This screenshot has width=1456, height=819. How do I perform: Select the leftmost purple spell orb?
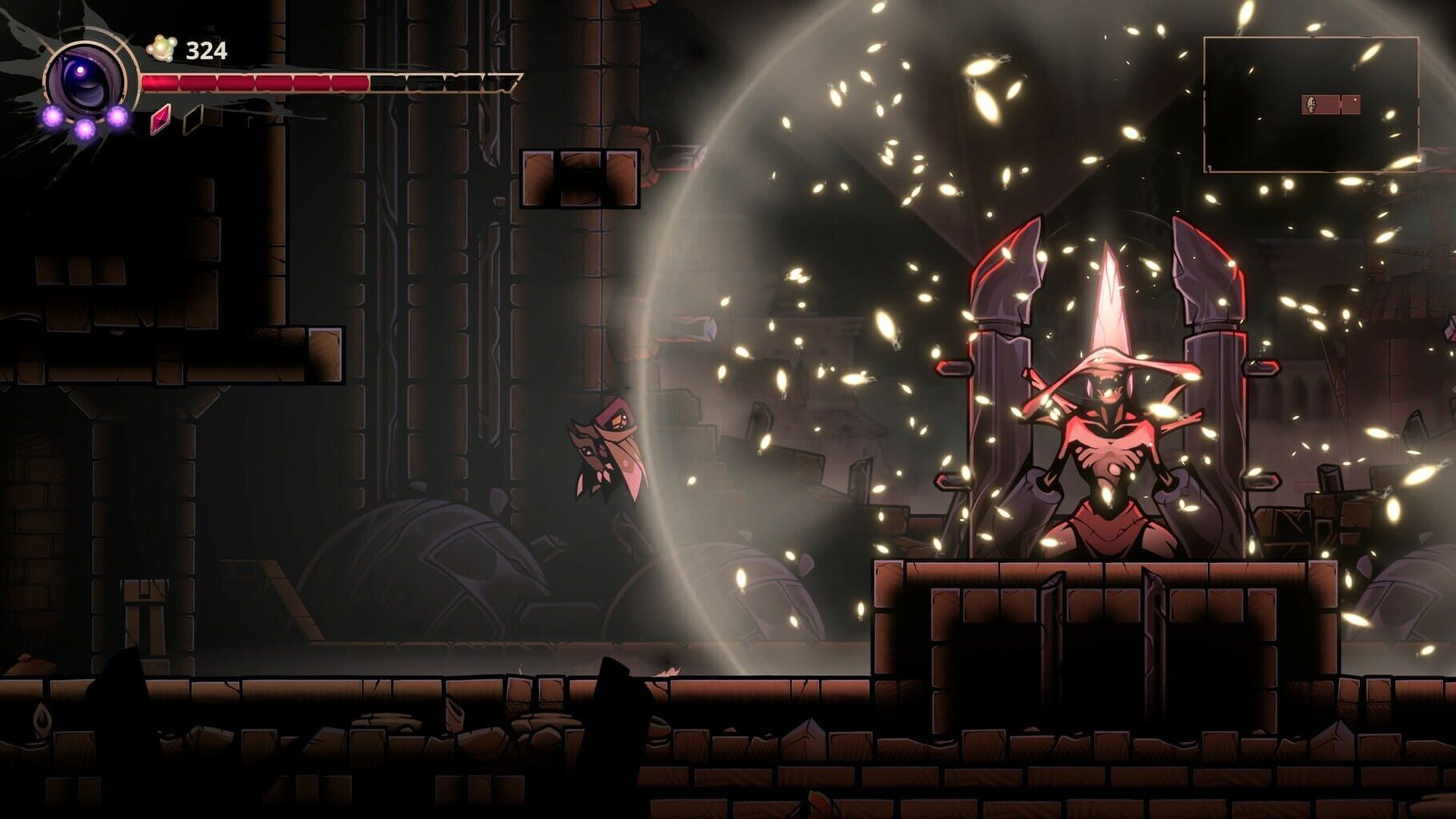(53, 117)
